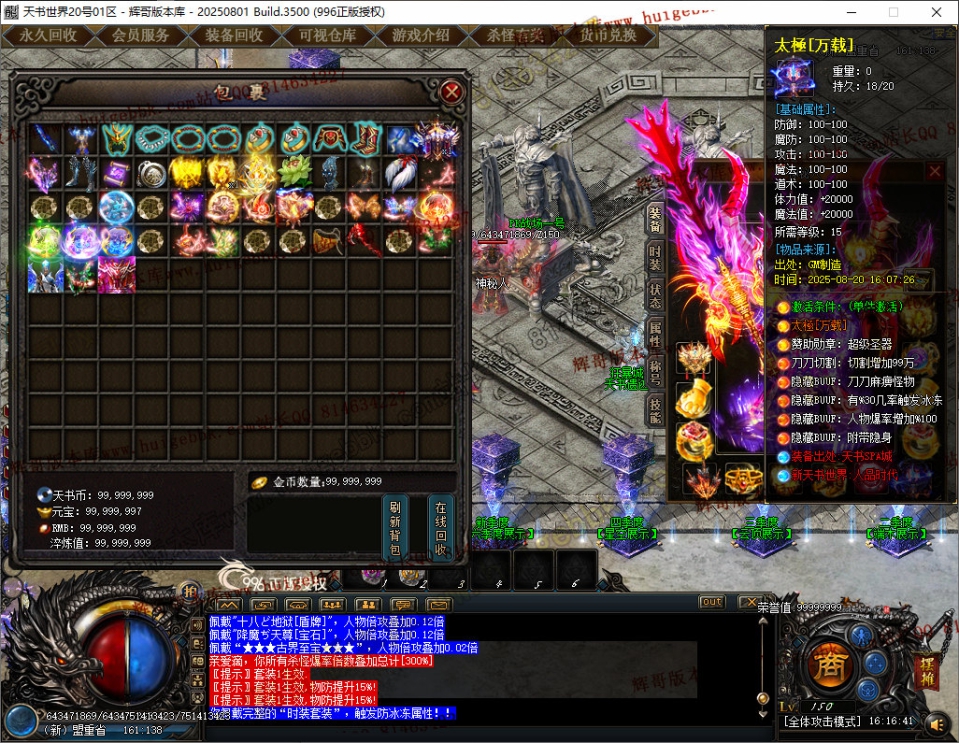Maximize the game window

[x=893, y=12]
